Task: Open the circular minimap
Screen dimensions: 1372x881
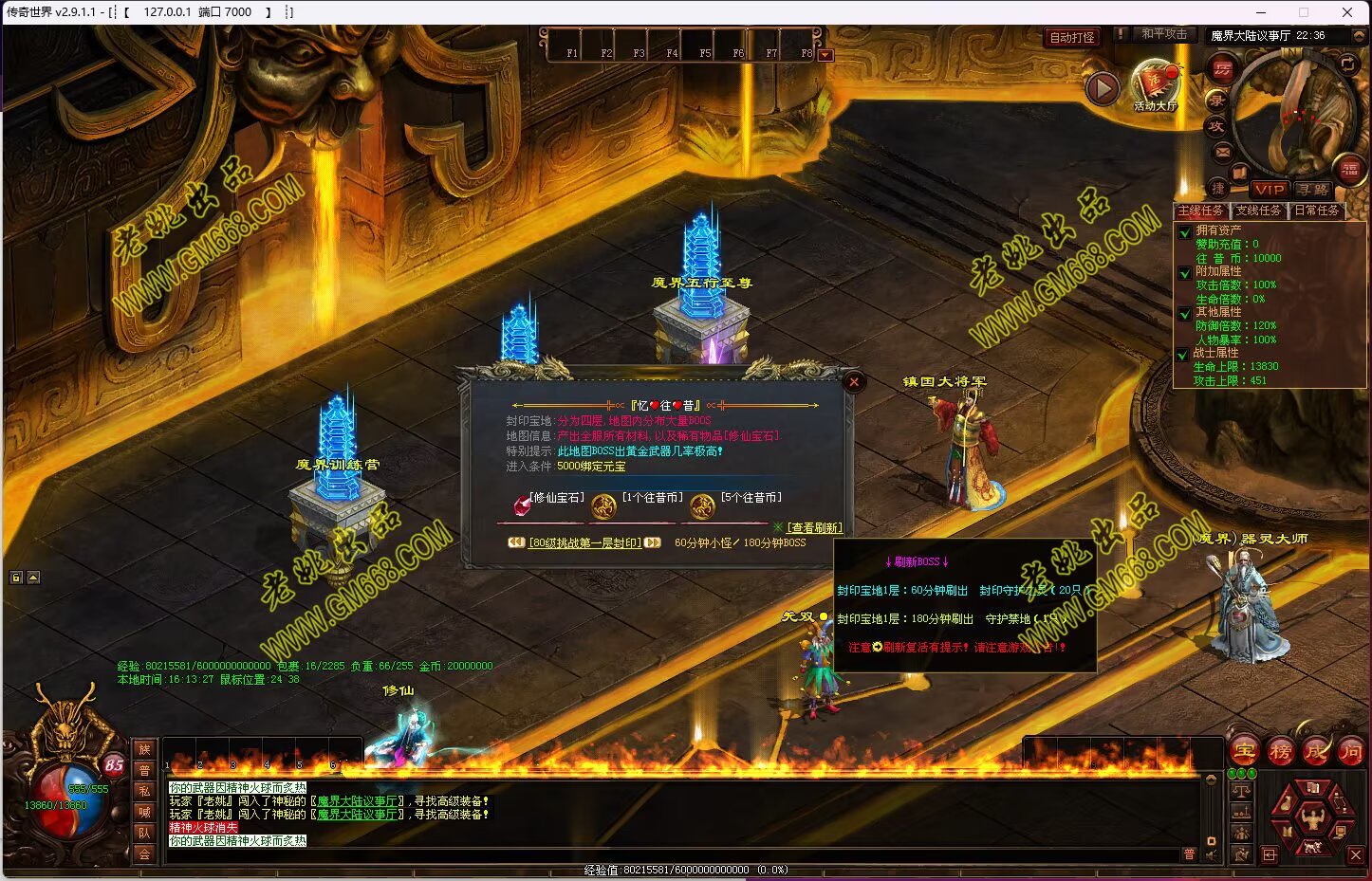Action: click(1297, 109)
